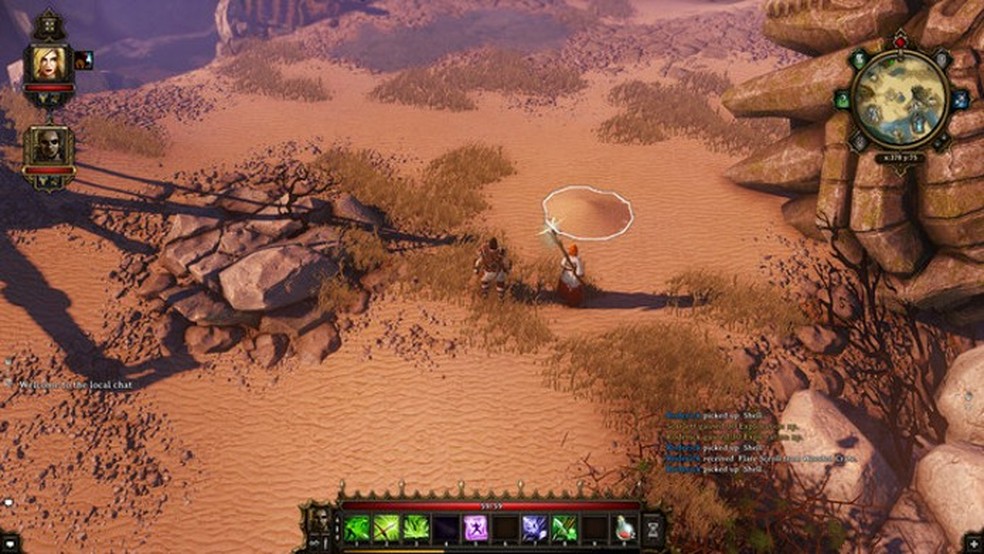Use the blue-white skill in slot 7
This screenshot has width=984, height=554.
[x=534, y=528]
